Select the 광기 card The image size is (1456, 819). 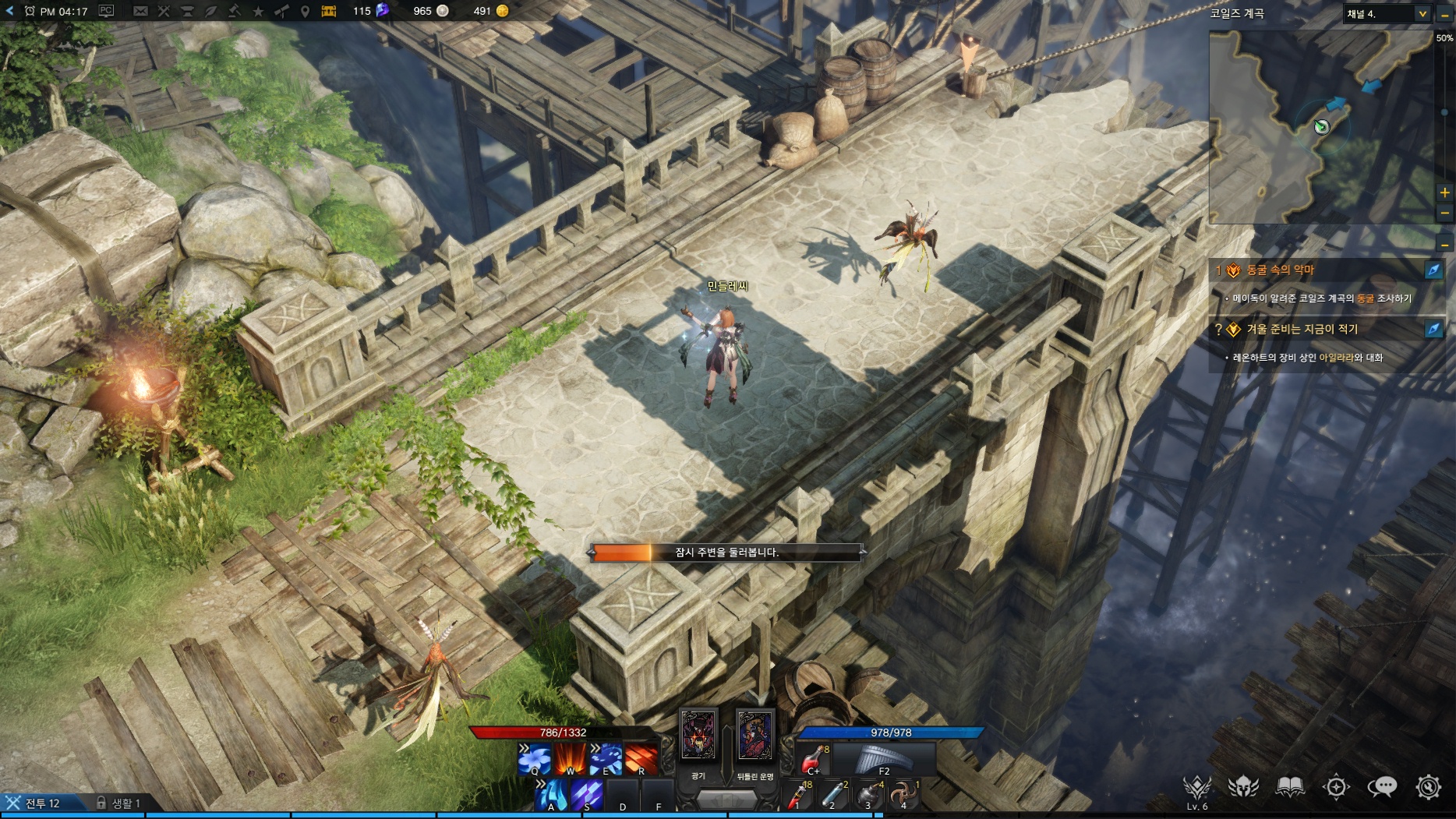(698, 736)
